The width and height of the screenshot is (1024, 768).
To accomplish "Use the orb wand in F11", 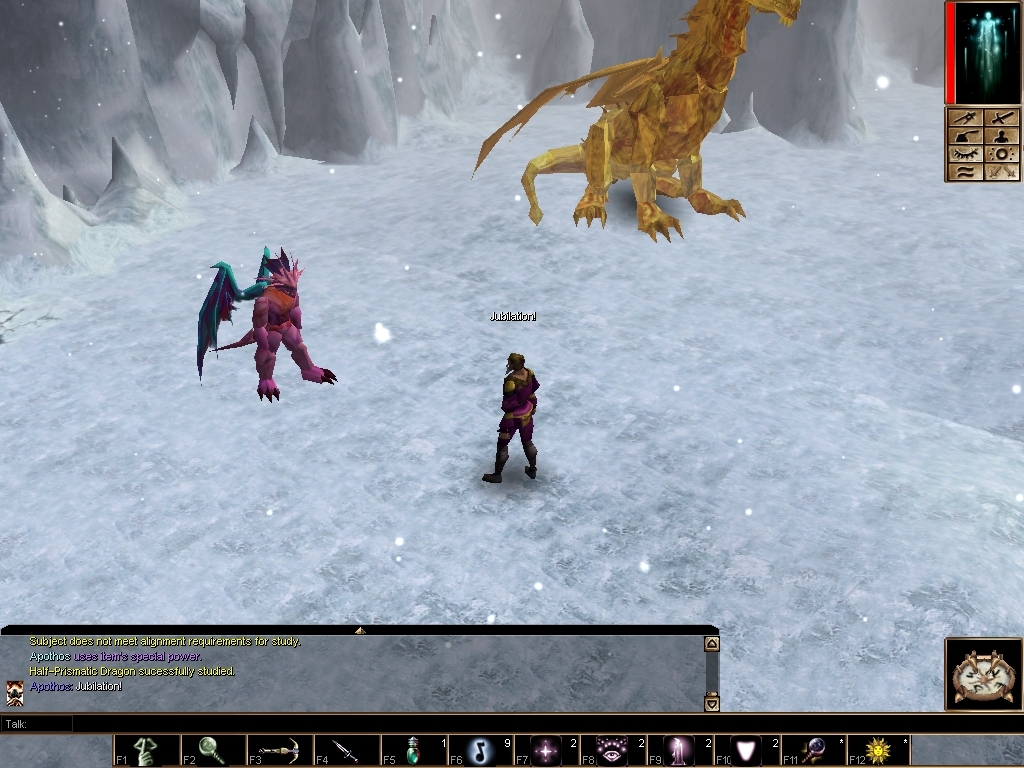I will pyautogui.click(x=813, y=751).
